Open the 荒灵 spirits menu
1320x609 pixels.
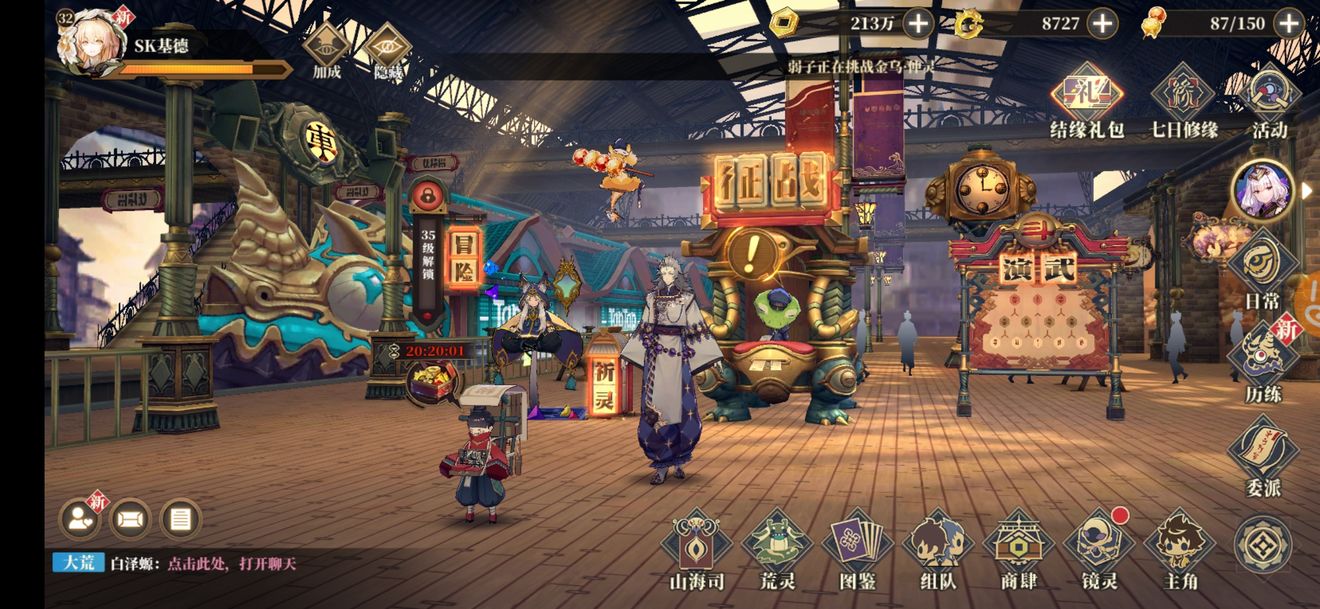[x=776, y=549]
